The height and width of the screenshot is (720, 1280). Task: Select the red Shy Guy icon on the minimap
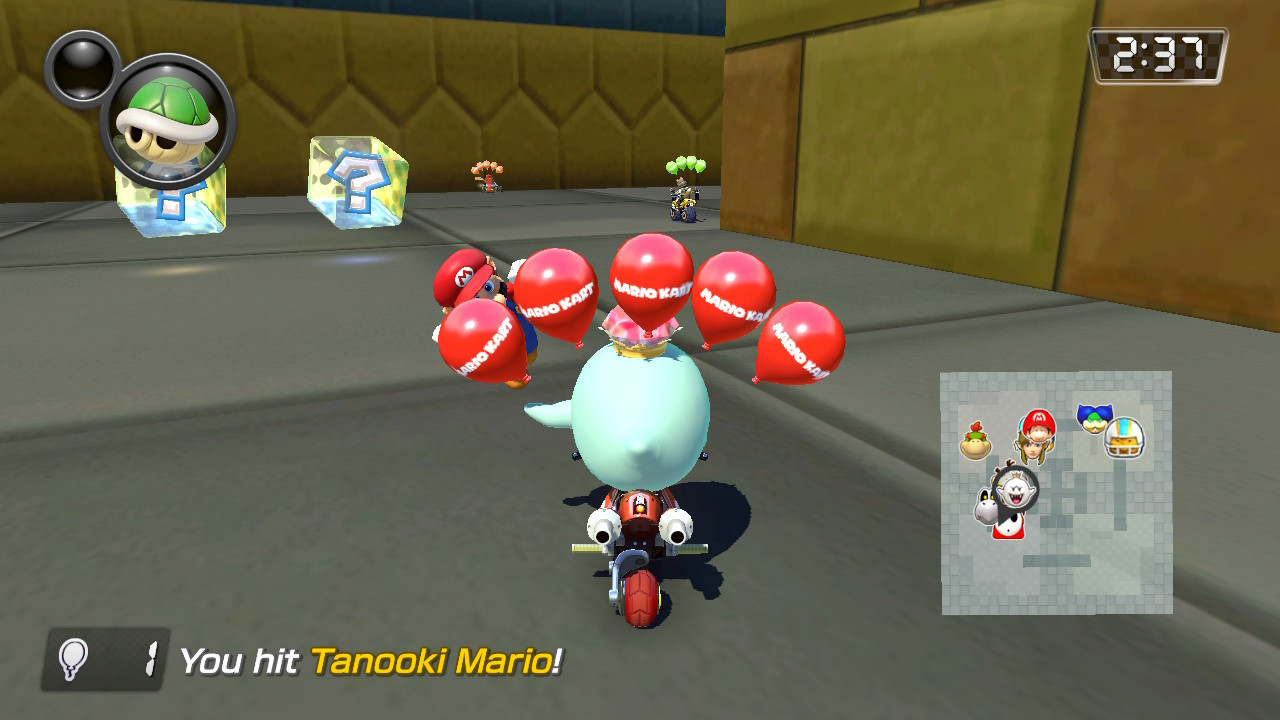(1009, 528)
